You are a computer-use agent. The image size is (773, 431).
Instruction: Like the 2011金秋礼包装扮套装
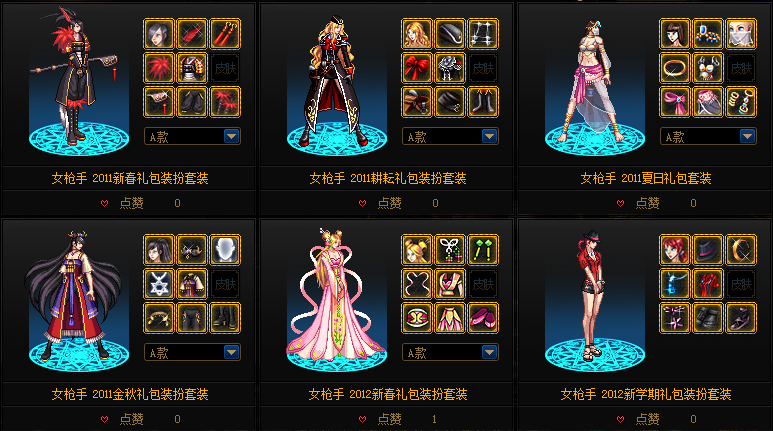click(130, 419)
